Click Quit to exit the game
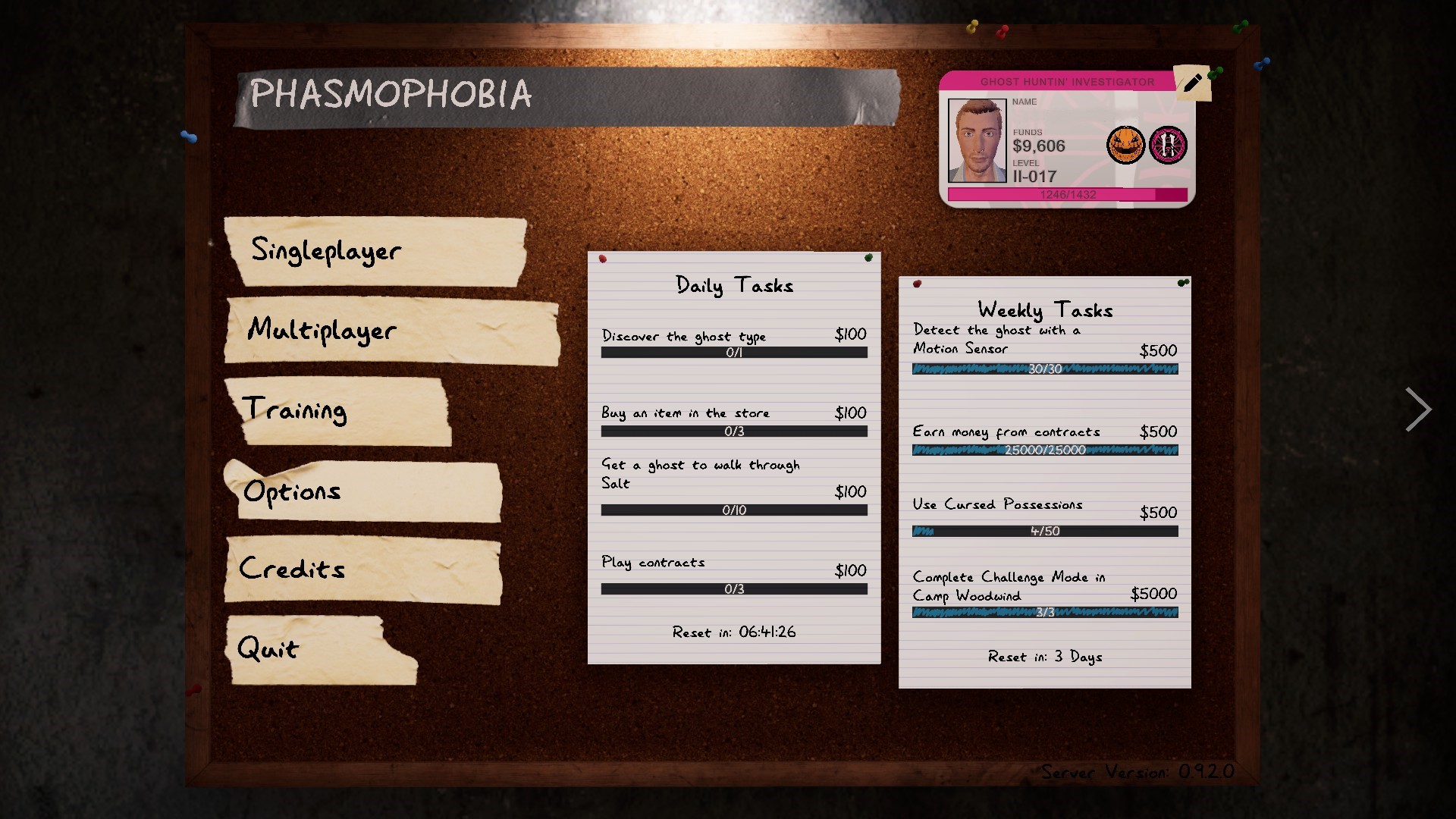 coord(268,648)
